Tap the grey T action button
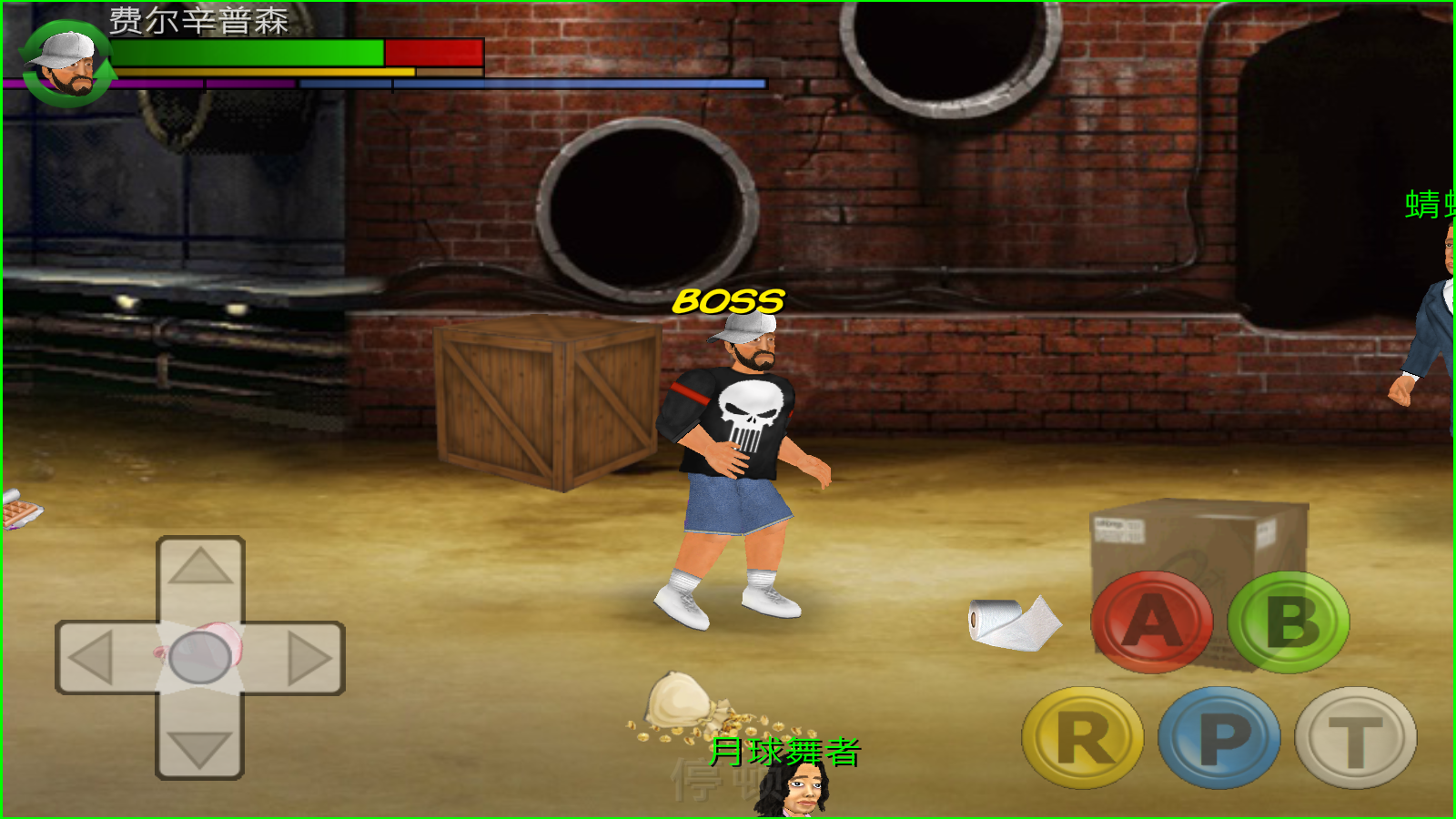The image size is (1456, 819). coord(1356,737)
